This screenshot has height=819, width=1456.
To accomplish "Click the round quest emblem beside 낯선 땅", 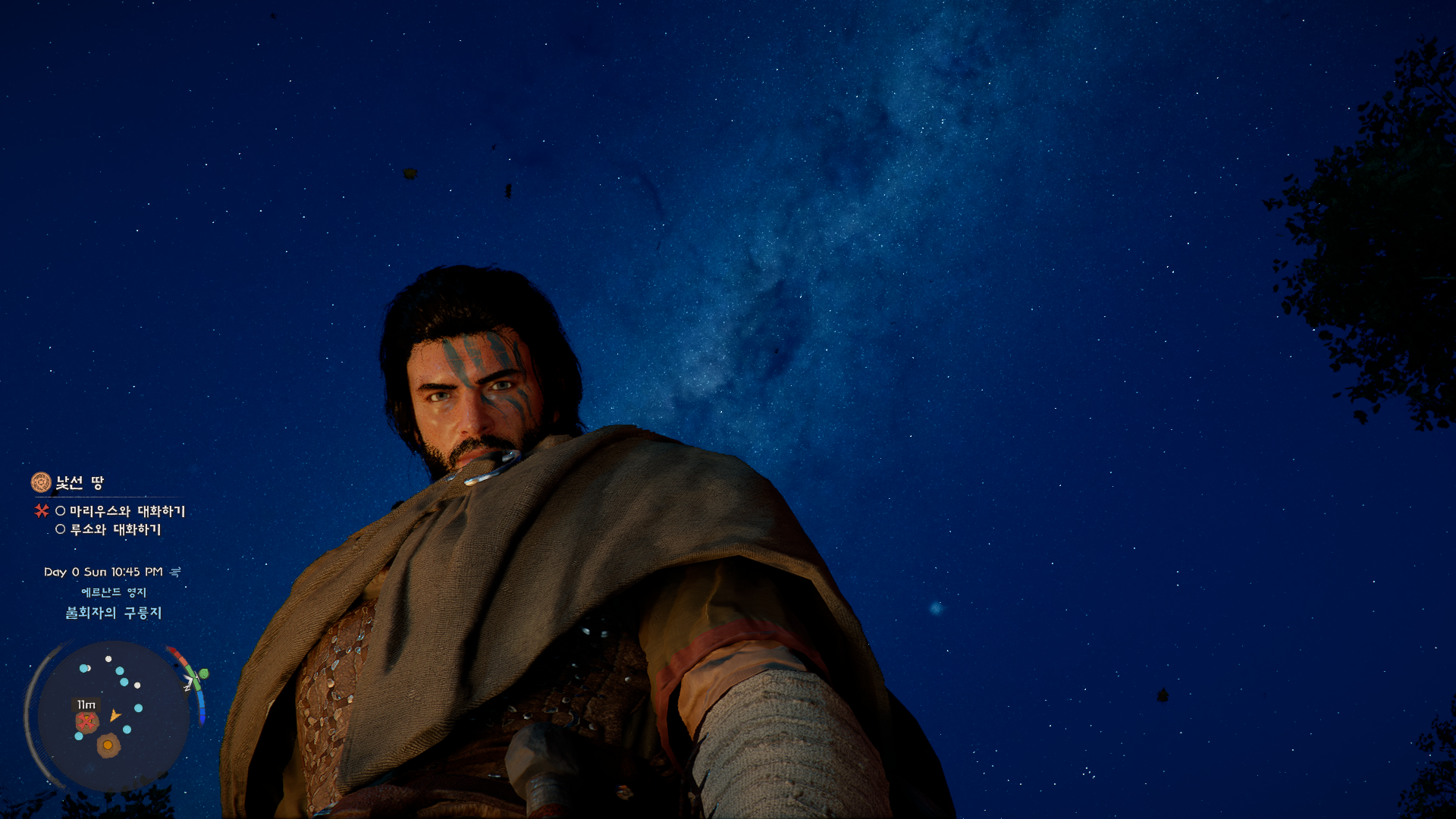I will [x=41, y=482].
